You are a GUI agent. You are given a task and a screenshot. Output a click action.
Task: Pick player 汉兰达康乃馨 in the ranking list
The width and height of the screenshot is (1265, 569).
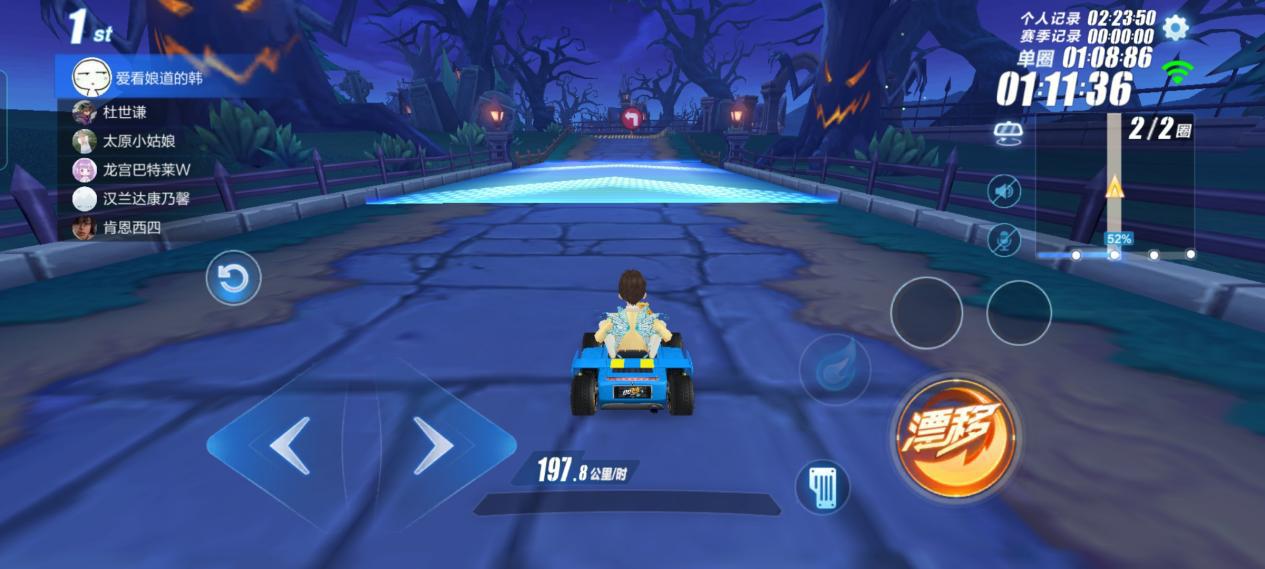click(145, 199)
